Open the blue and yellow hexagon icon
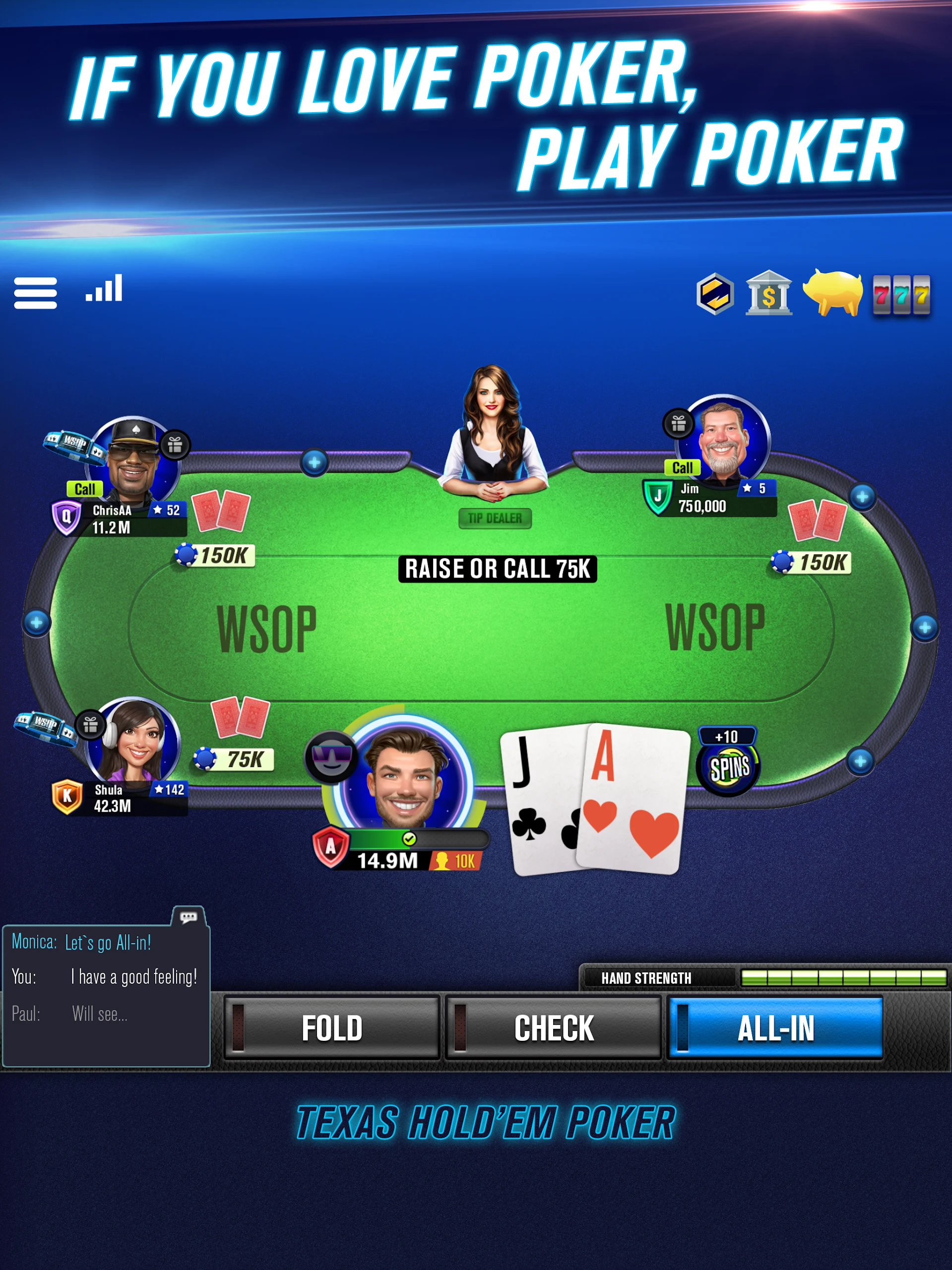Viewport: 952px width, 1270px height. pos(715,294)
